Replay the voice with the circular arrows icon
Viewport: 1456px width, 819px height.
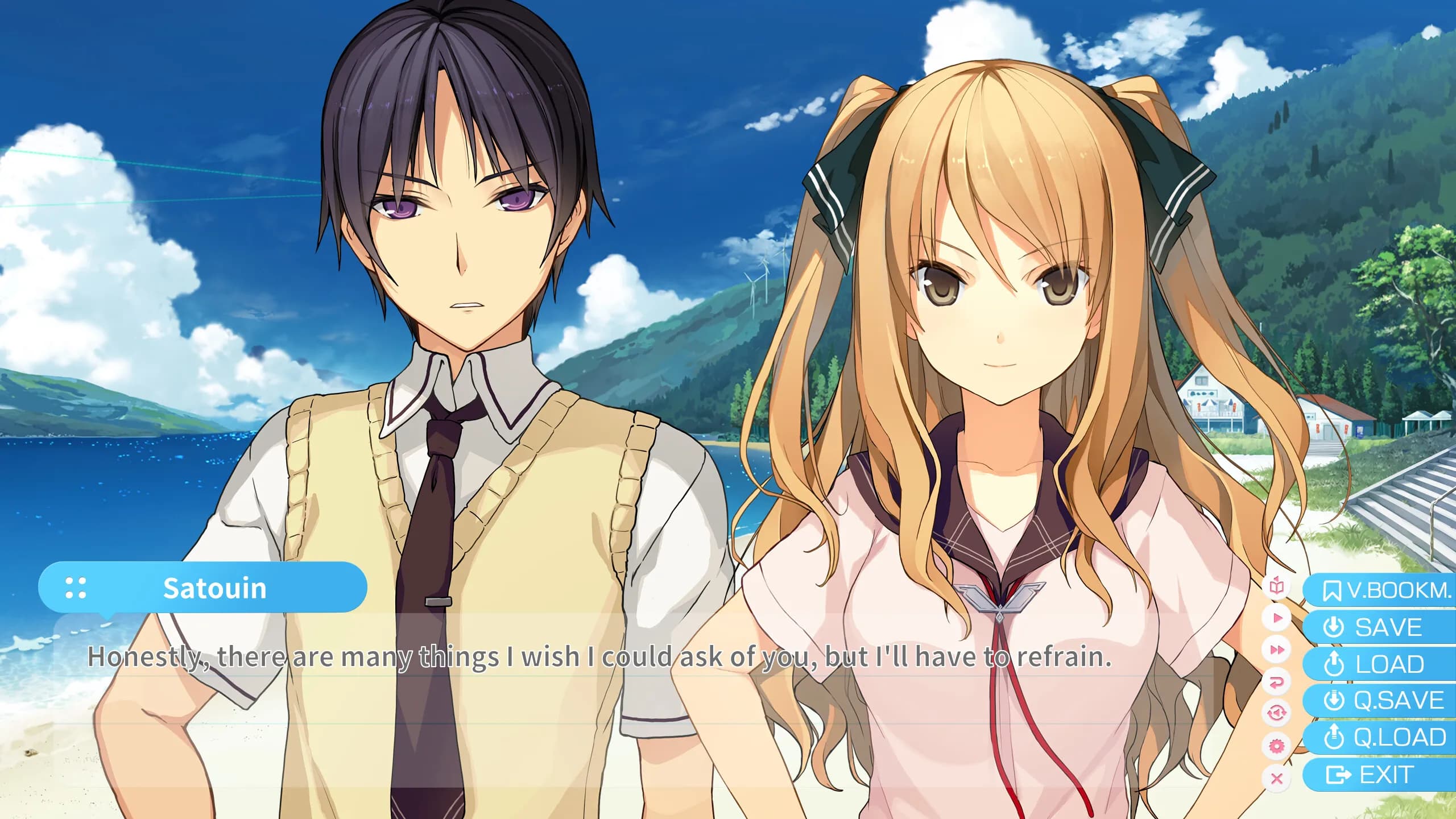[1277, 713]
